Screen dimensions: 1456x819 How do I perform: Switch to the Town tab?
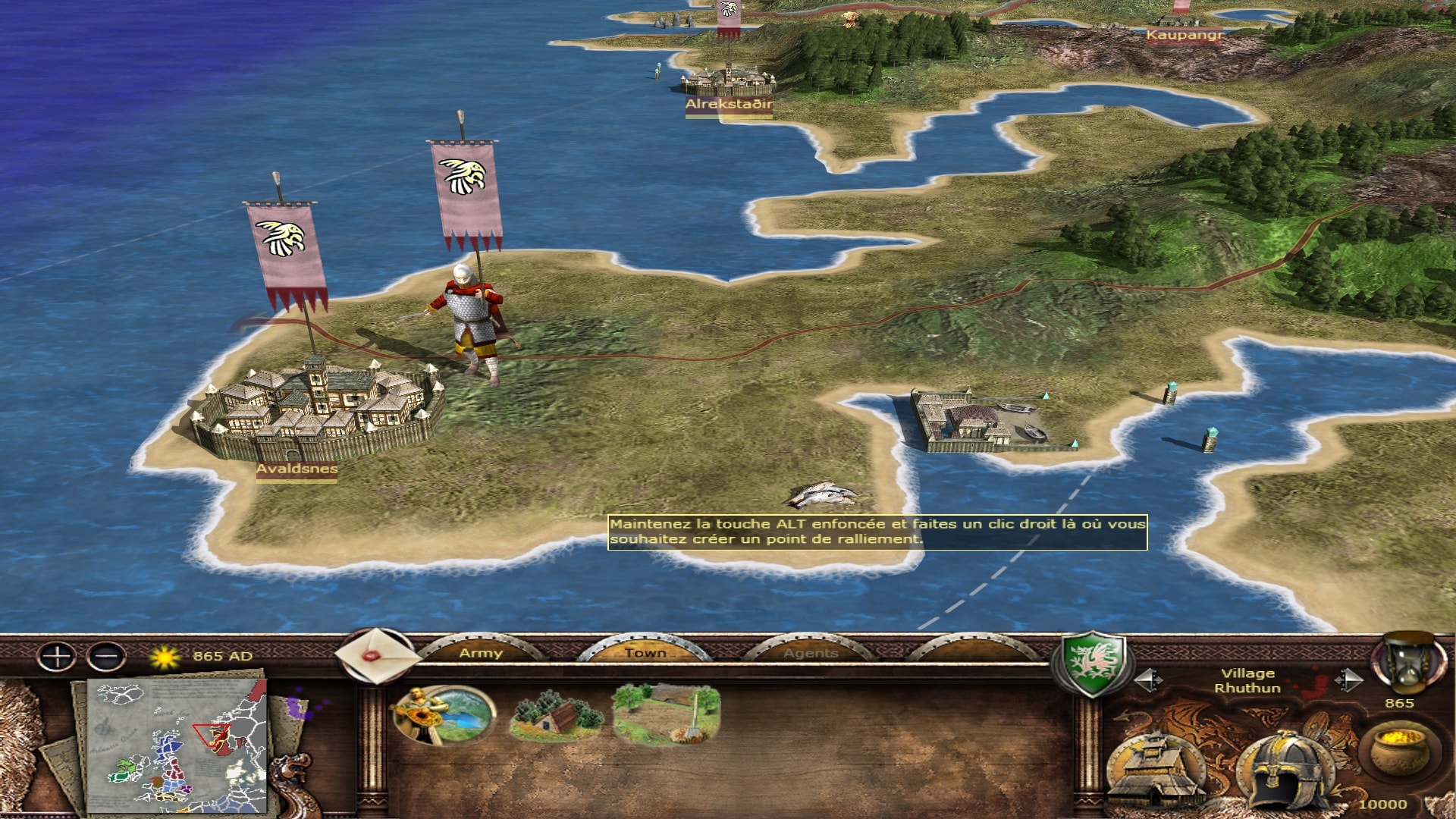(645, 653)
